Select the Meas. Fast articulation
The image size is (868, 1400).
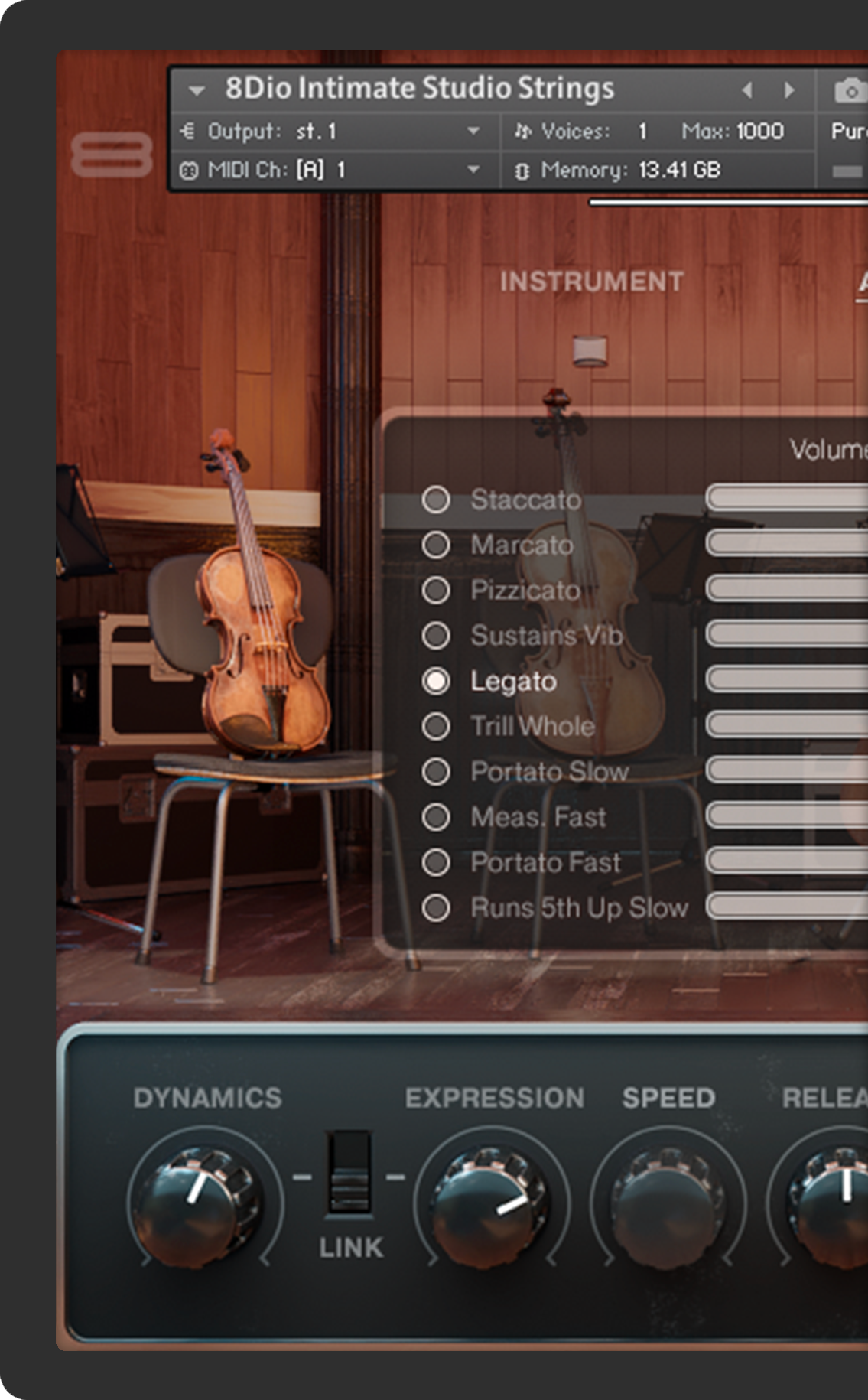[x=436, y=817]
